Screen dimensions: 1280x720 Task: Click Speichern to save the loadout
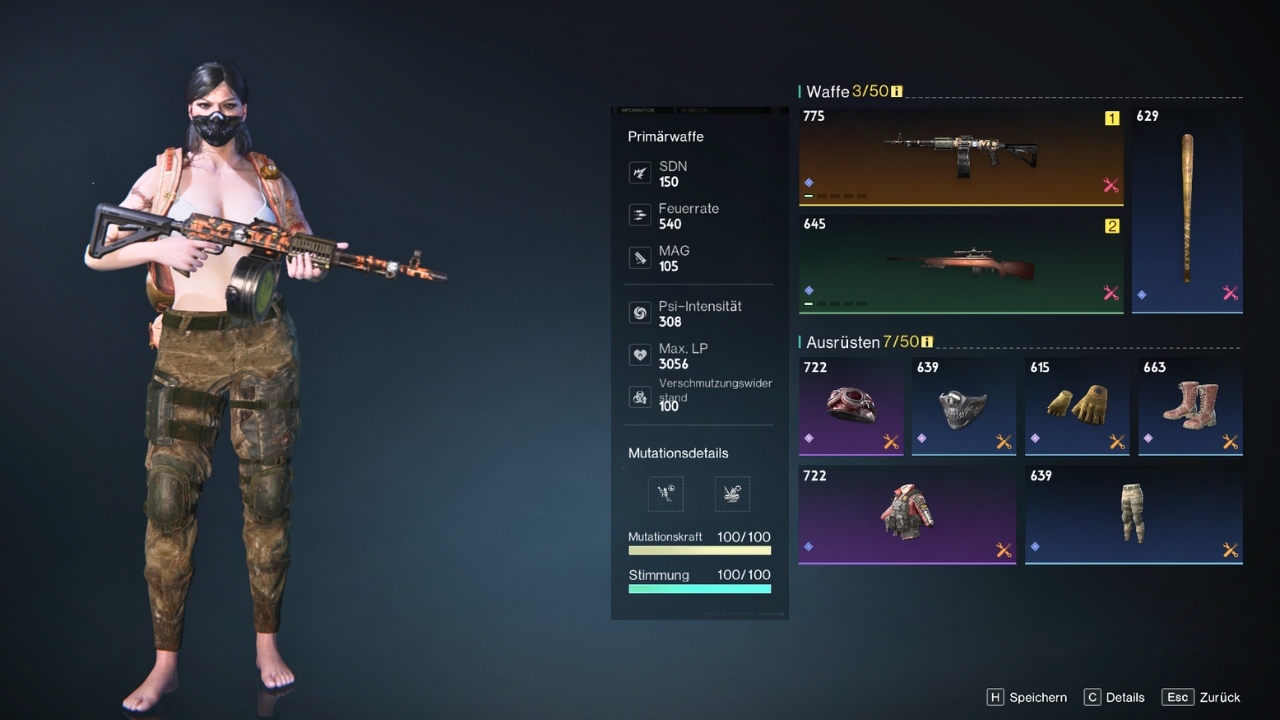click(1027, 697)
